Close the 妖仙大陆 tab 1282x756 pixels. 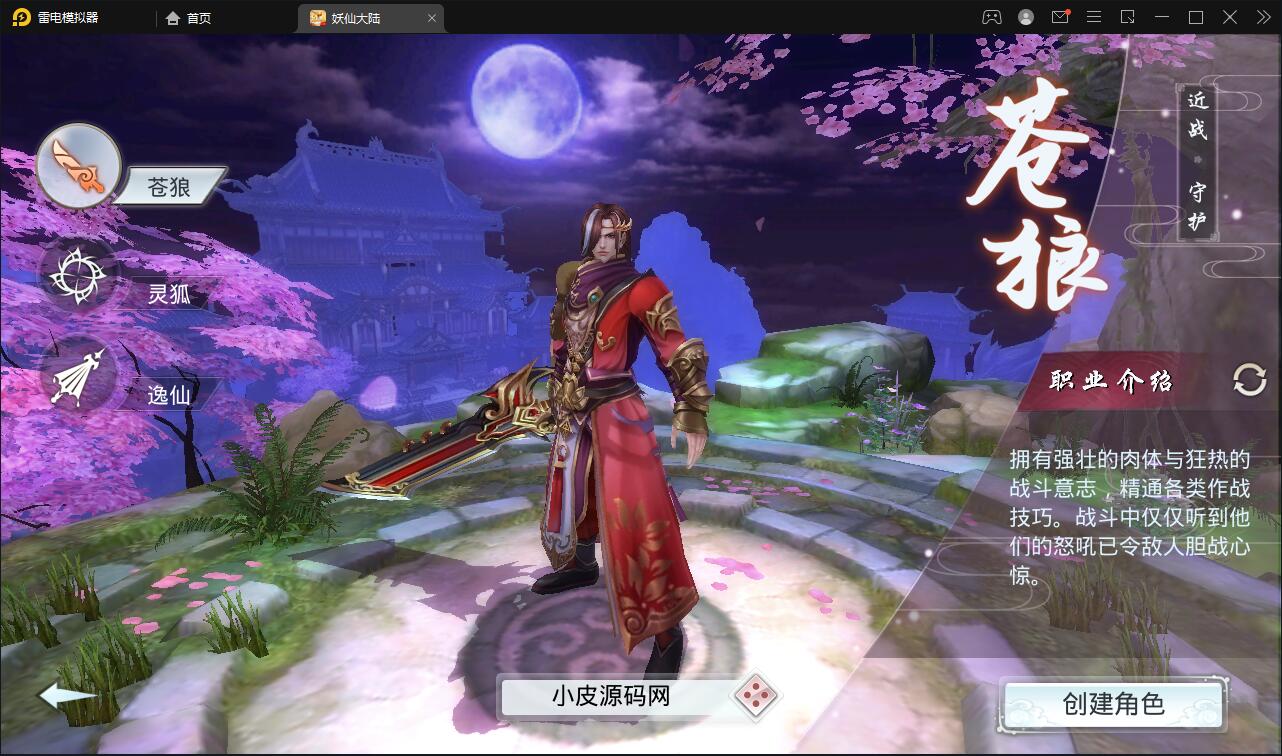[431, 17]
